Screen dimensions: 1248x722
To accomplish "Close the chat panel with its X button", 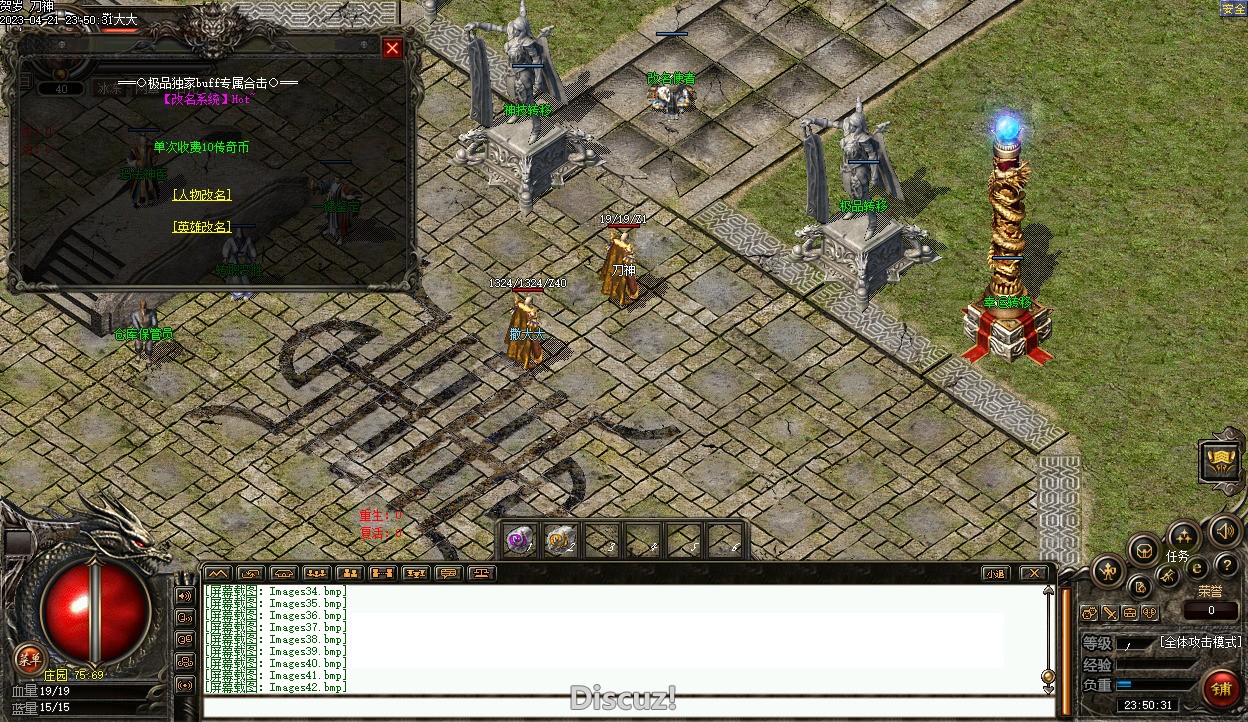I will pyautogui.click(x=1033, y=573).
